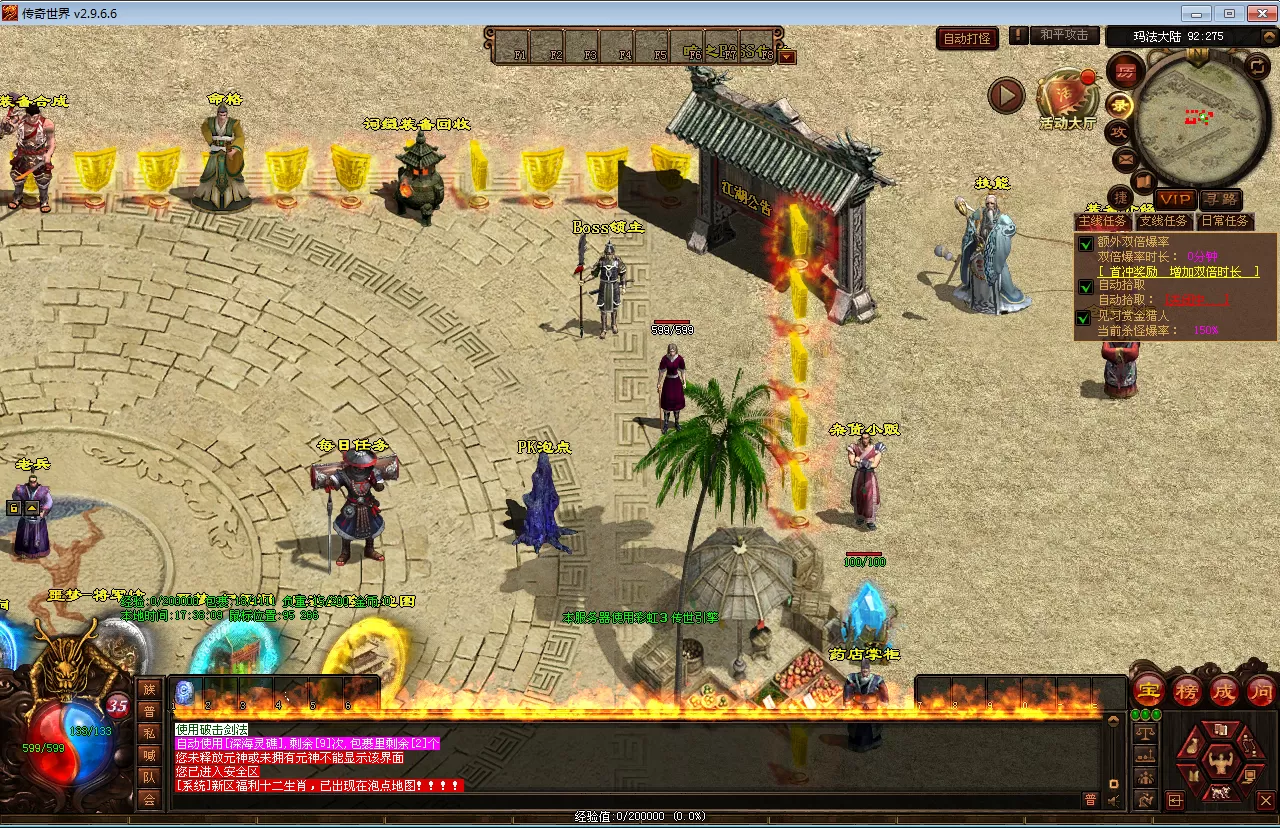Switch to the 主线任务 tab
This screenshot has width=1280, height=828.
pyautogui.click(x=1103, y=221)
